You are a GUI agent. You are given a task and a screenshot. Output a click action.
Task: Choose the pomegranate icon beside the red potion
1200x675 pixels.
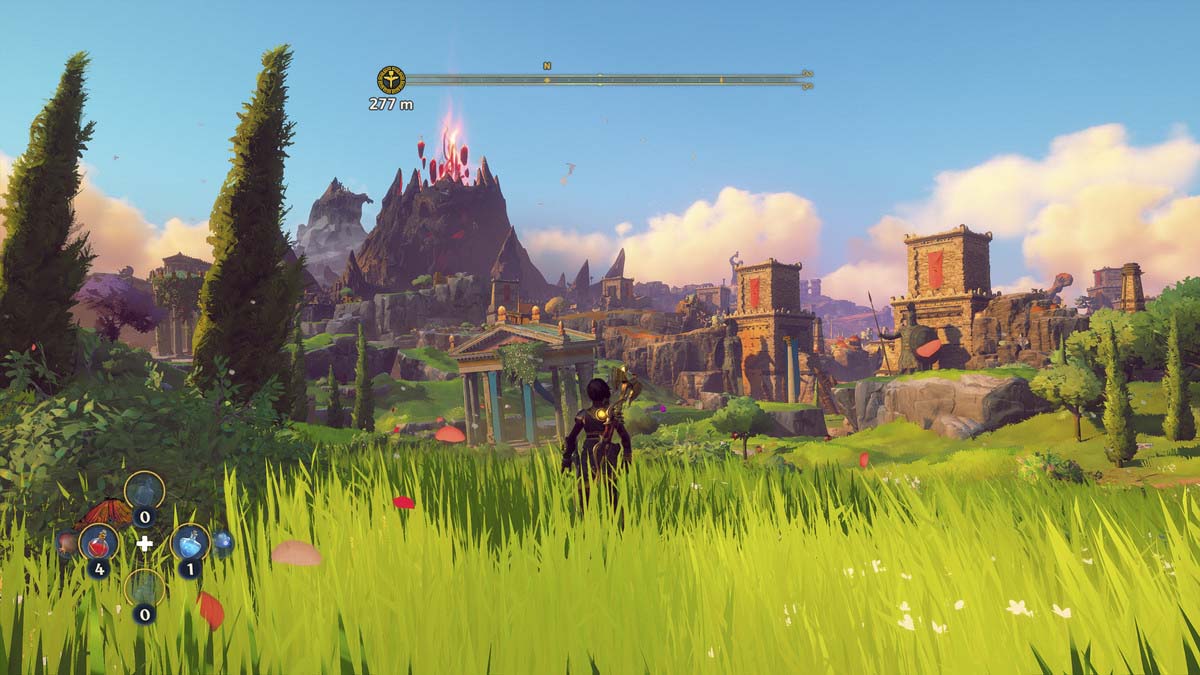(x=66, y=543)
